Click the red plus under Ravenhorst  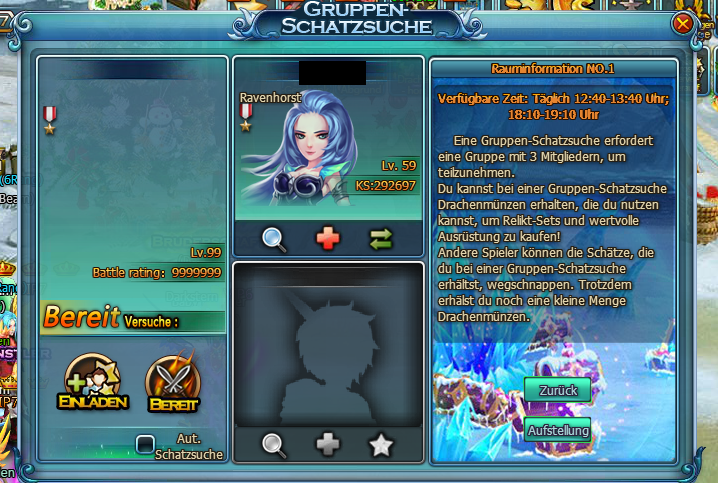pyautogui.click(x=328, y=238)
